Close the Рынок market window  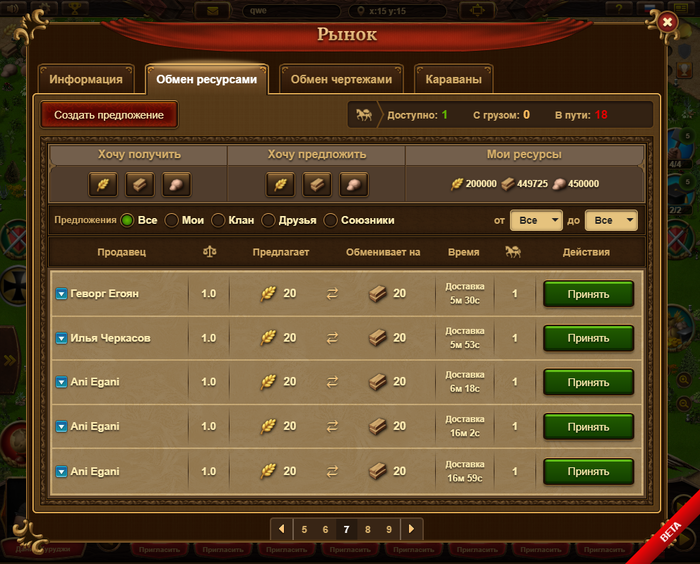[667, 22]
